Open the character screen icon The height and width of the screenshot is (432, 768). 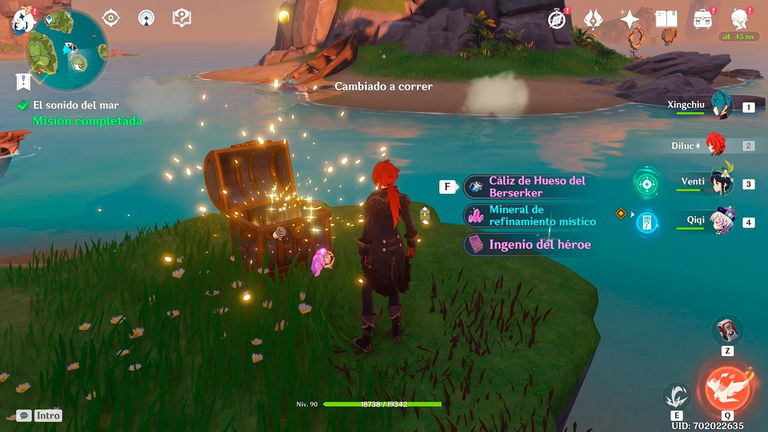pyautogui.click(x=741, y=18)
